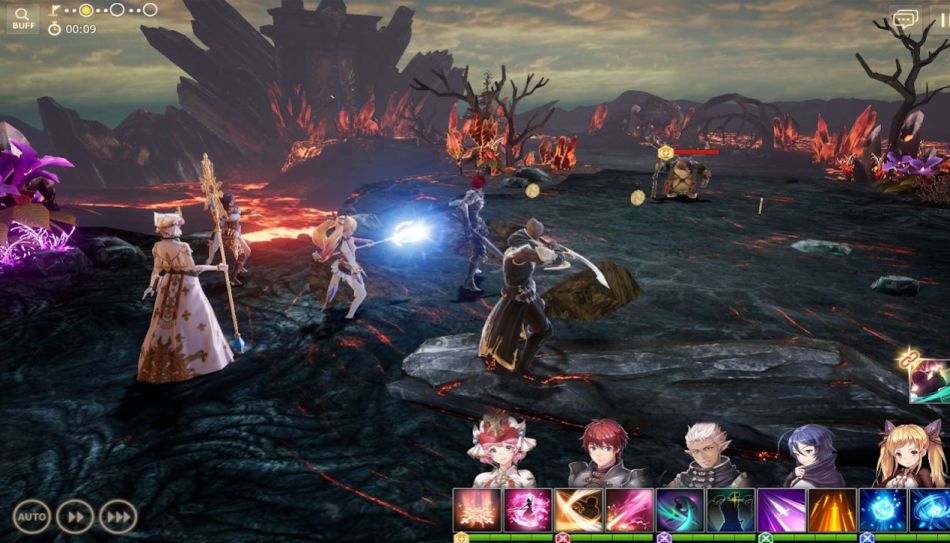
Task: Activate the teal crescent slash skill
Action: [681, 510]
